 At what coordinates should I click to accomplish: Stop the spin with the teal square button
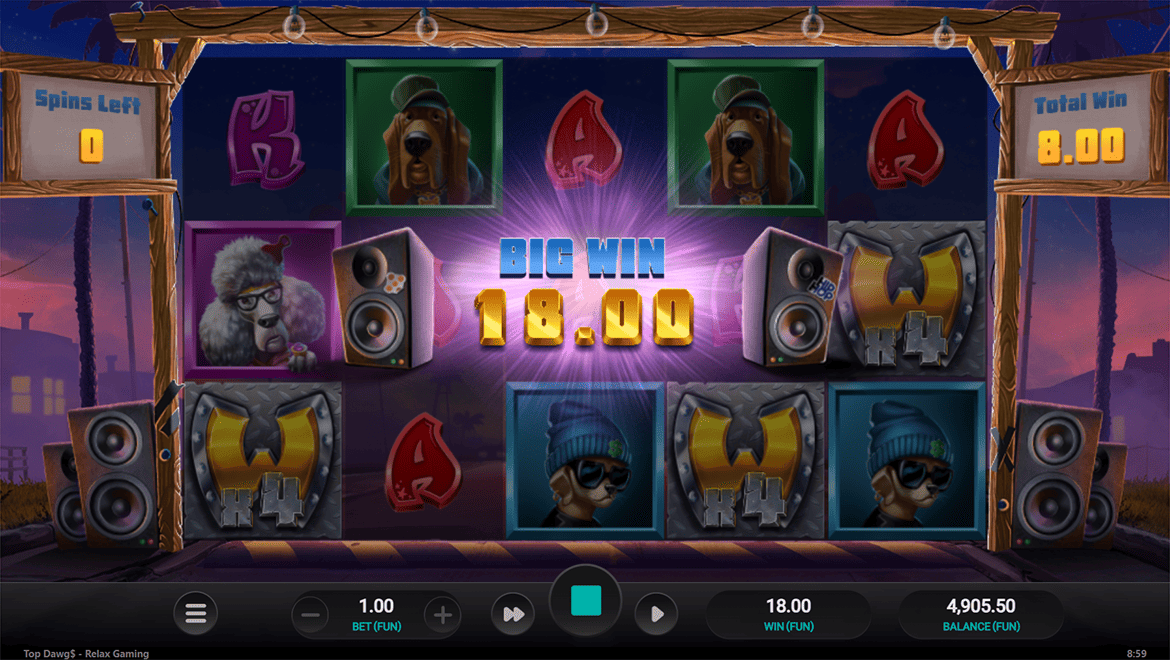[x=586, y=601]
